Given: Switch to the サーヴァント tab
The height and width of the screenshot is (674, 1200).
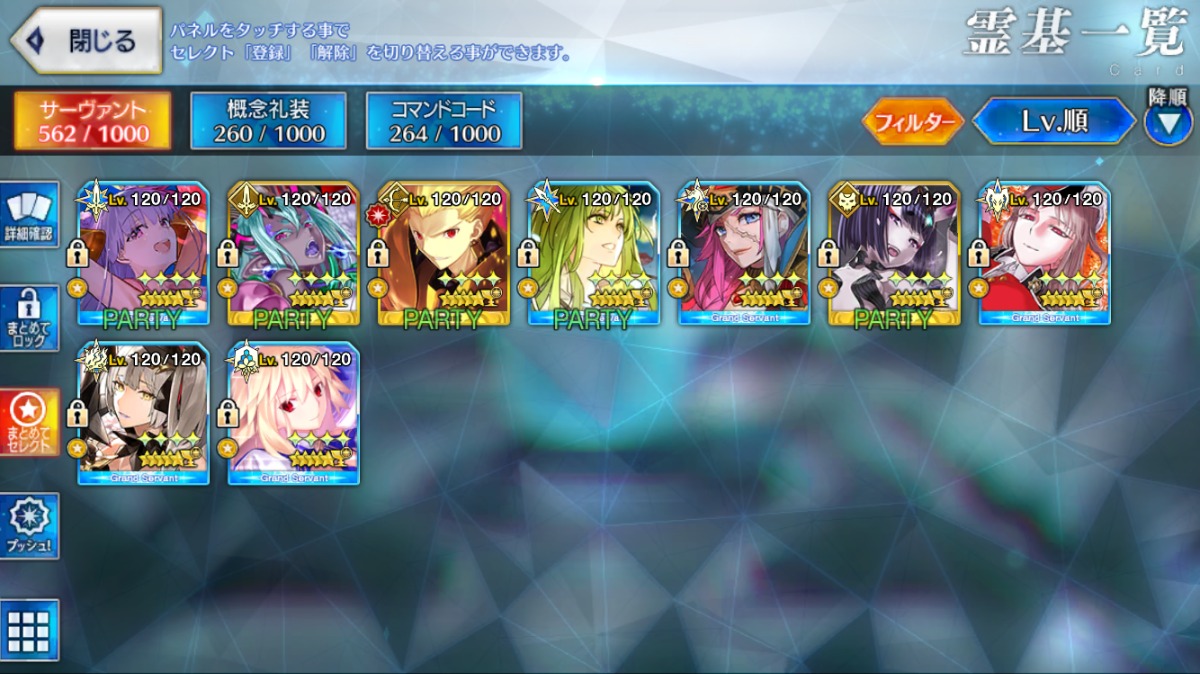Looking at the screenshot, I should tap(92, 121).
